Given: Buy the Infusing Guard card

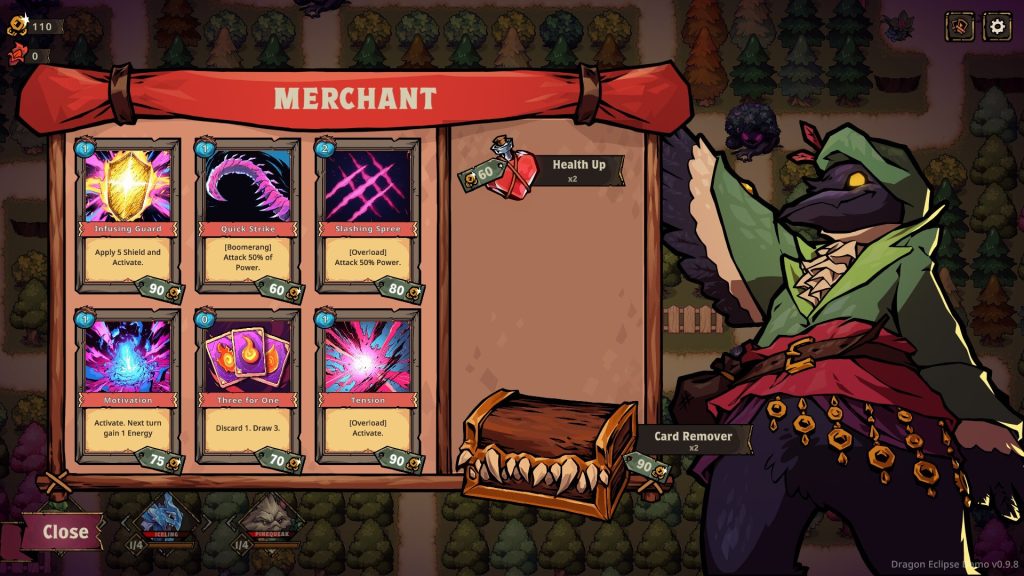Looking at the screenshot, I should tap(128, 212).
